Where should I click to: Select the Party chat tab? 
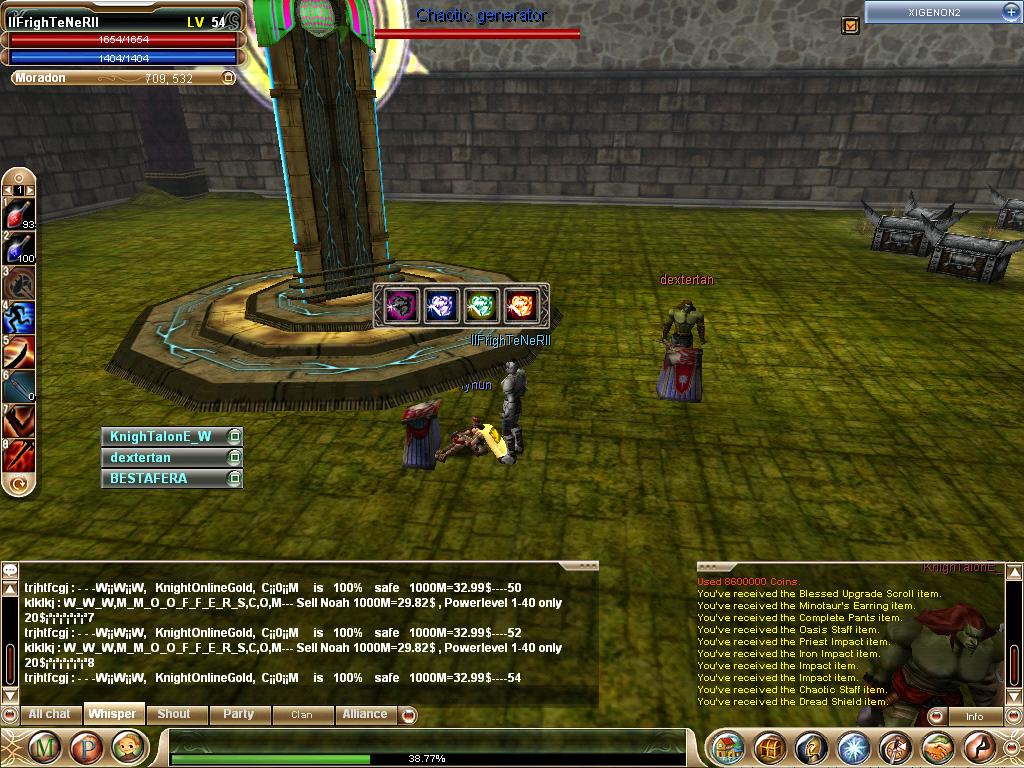tap(238, 714)
